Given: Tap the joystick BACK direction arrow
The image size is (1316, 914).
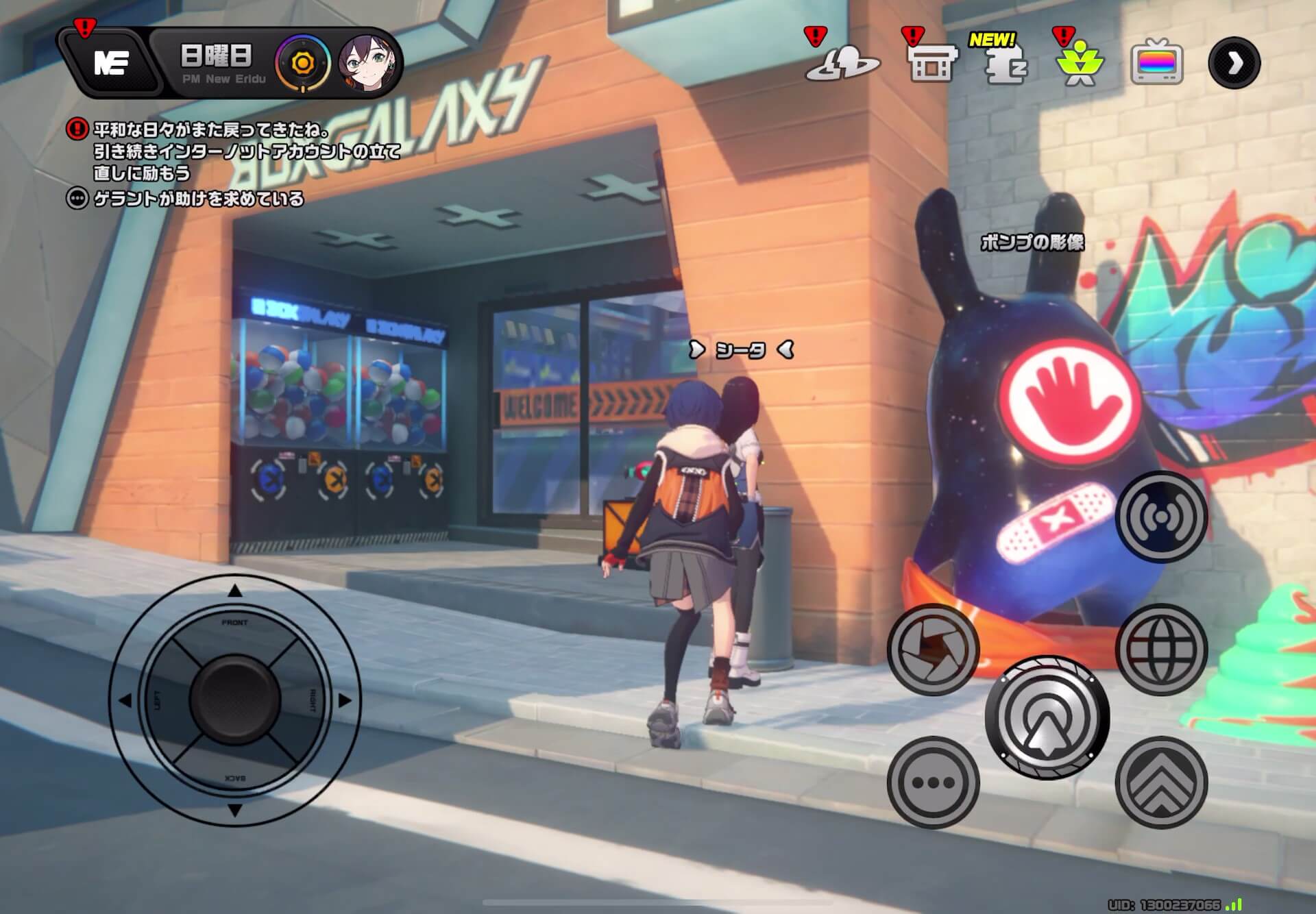Looking at the screenshot, I should tap(234, 810).
